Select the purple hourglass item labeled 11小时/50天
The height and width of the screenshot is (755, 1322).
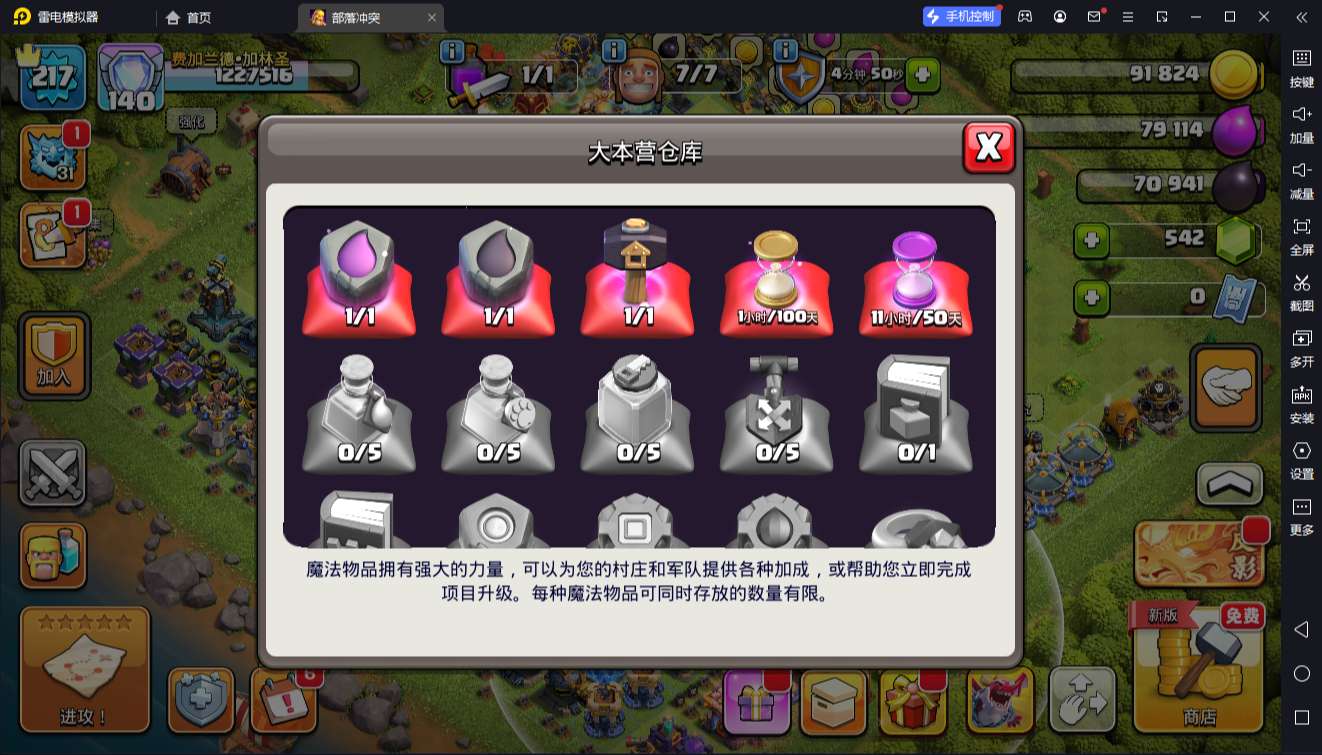click(x=915, y=280)
